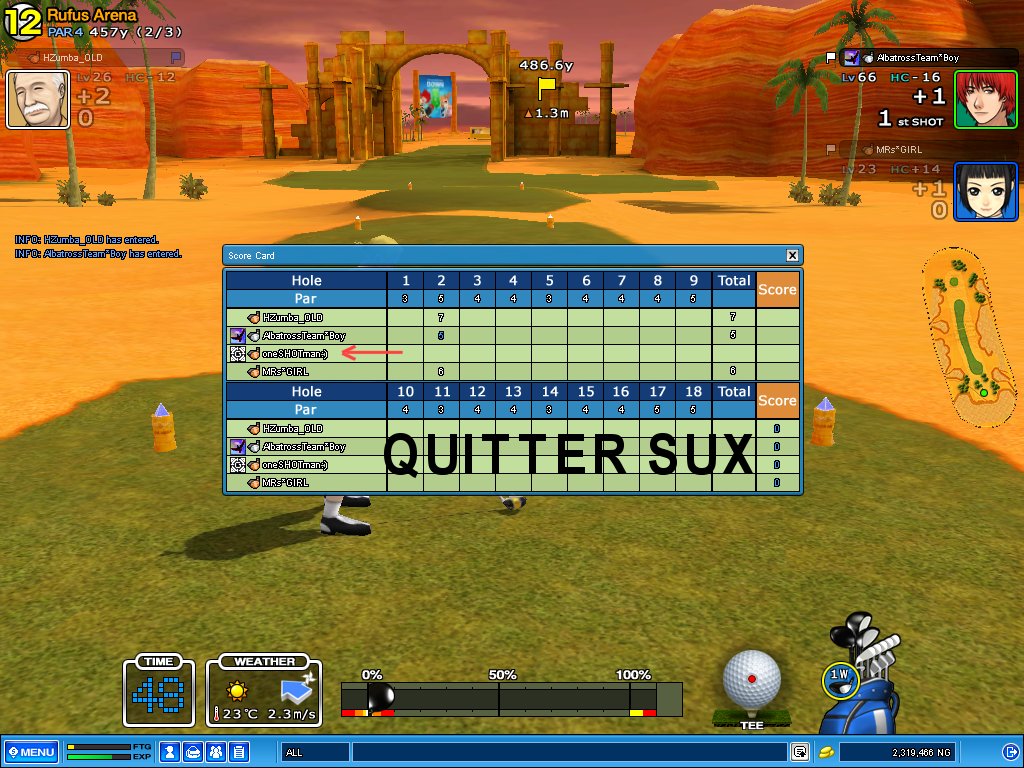The height and width of the screenshot is (768, 1024).
Task: Open the ALL chat channel selector
Action: tap(315, 752)
